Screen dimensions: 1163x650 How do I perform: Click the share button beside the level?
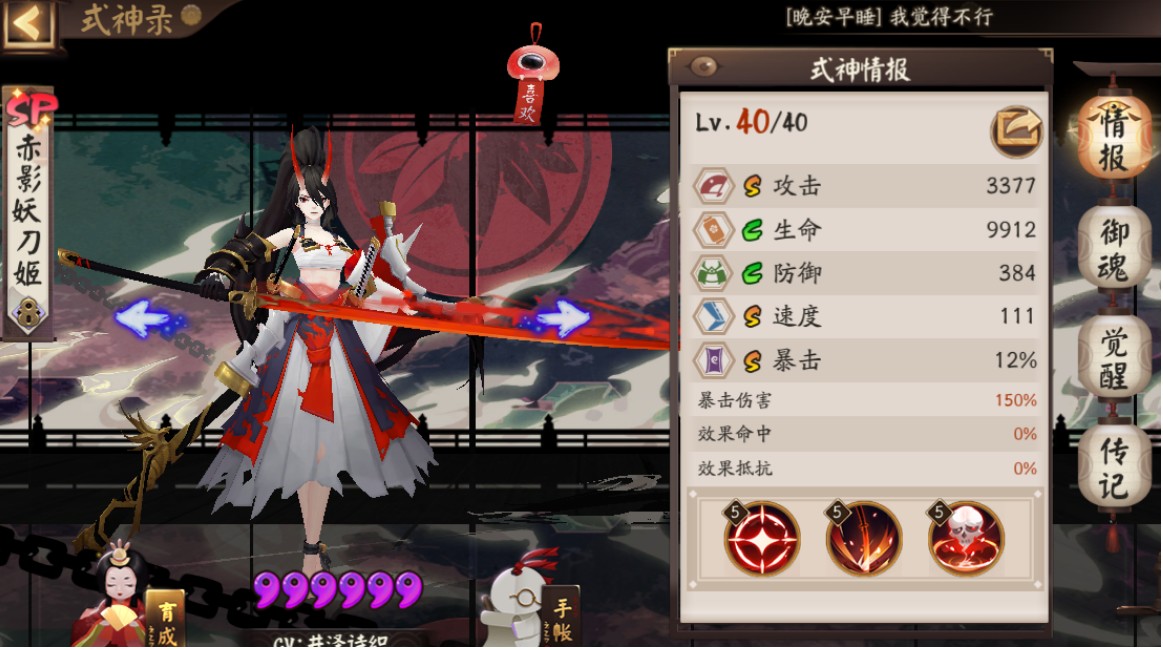click(x=1017, y=129)
